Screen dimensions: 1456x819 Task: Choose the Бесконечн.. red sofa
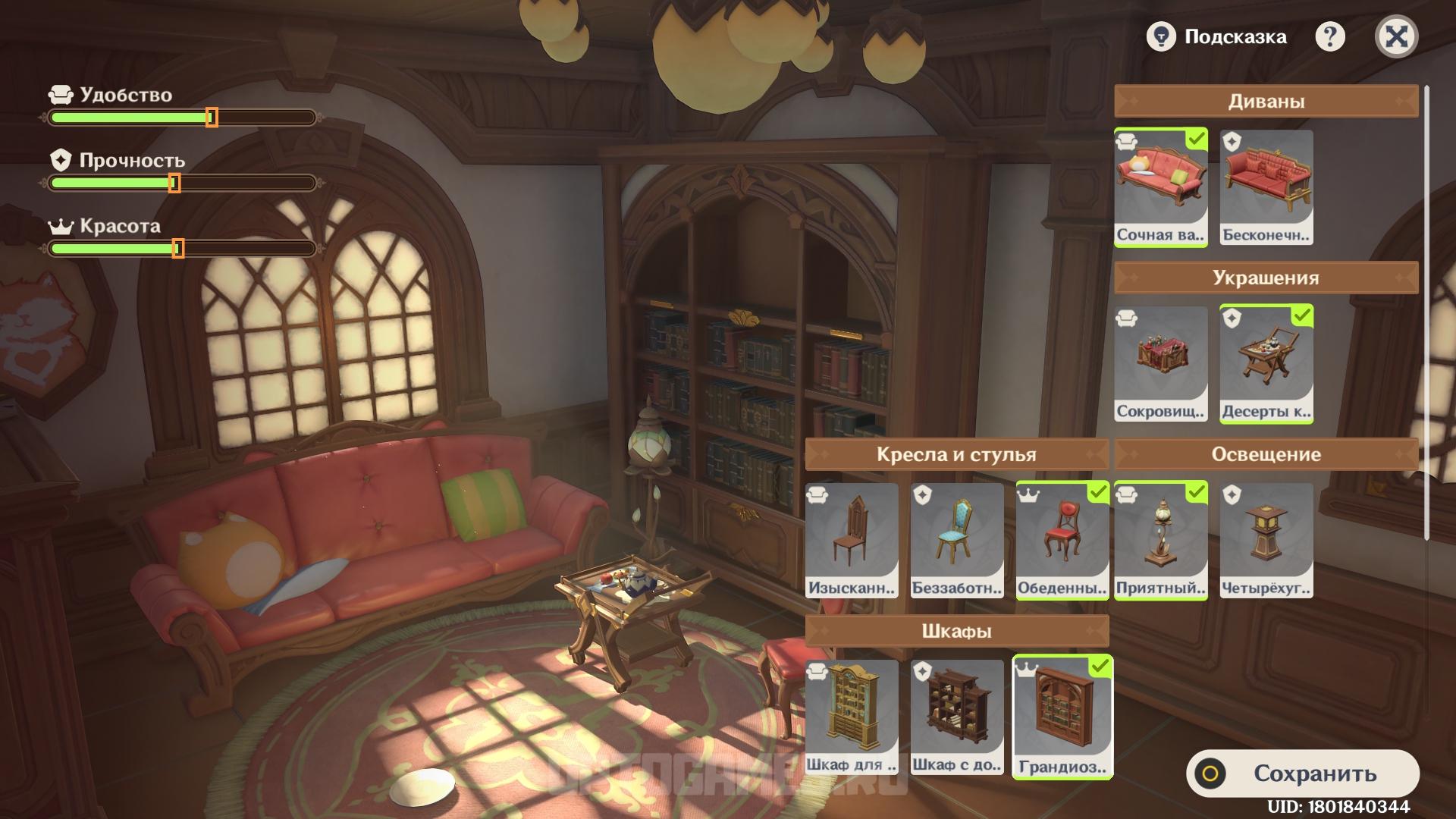1266,187
